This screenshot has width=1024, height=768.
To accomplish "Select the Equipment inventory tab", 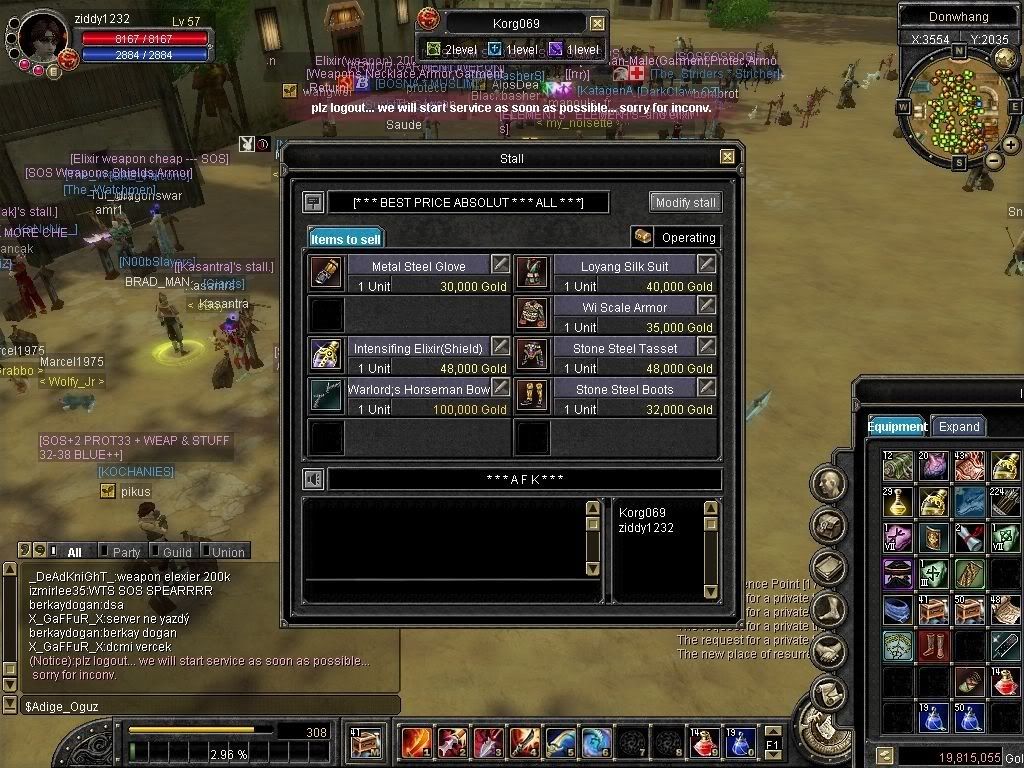I will (x=897, y=426).
